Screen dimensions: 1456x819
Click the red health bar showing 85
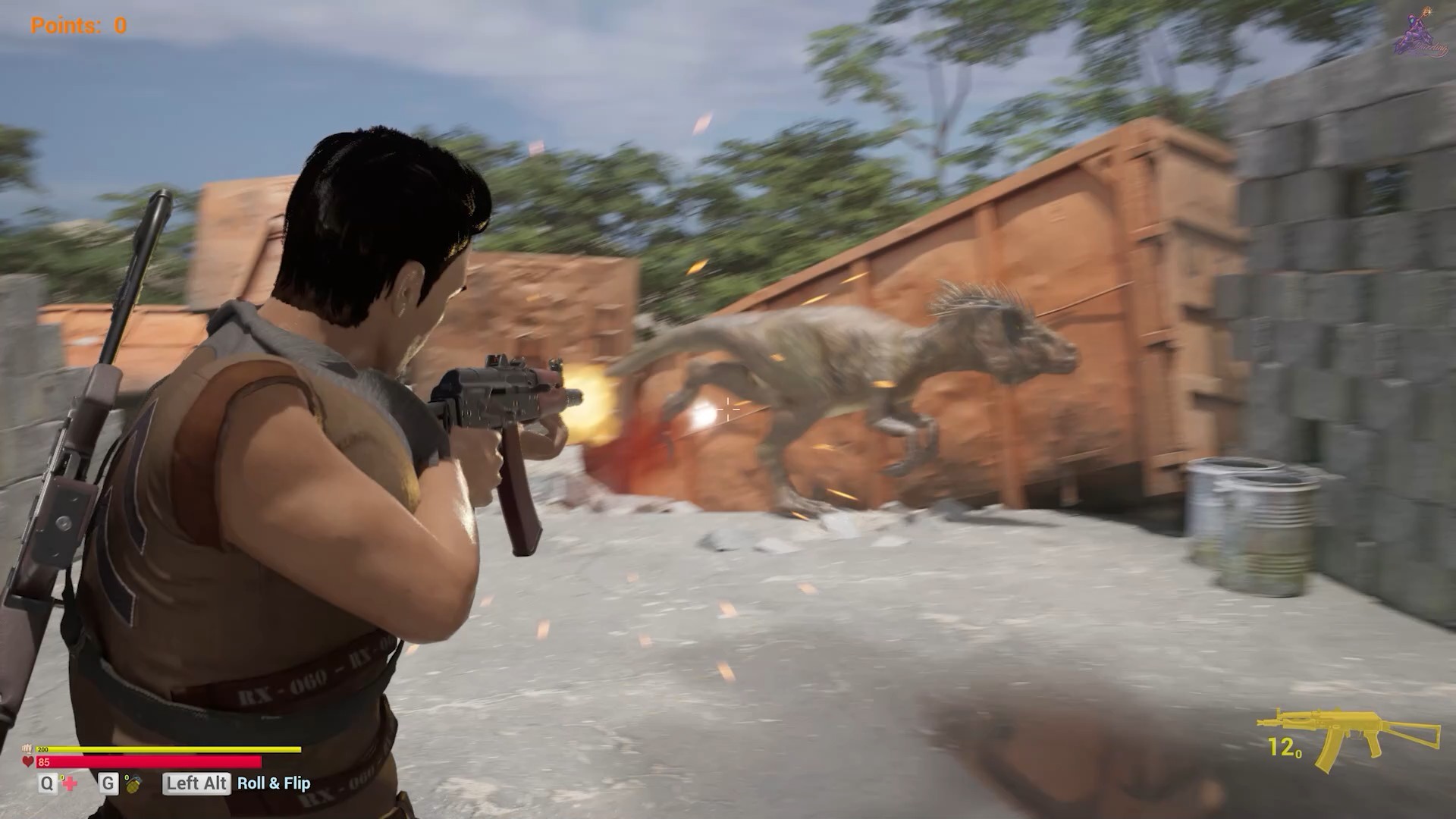(x=152, y=761)
